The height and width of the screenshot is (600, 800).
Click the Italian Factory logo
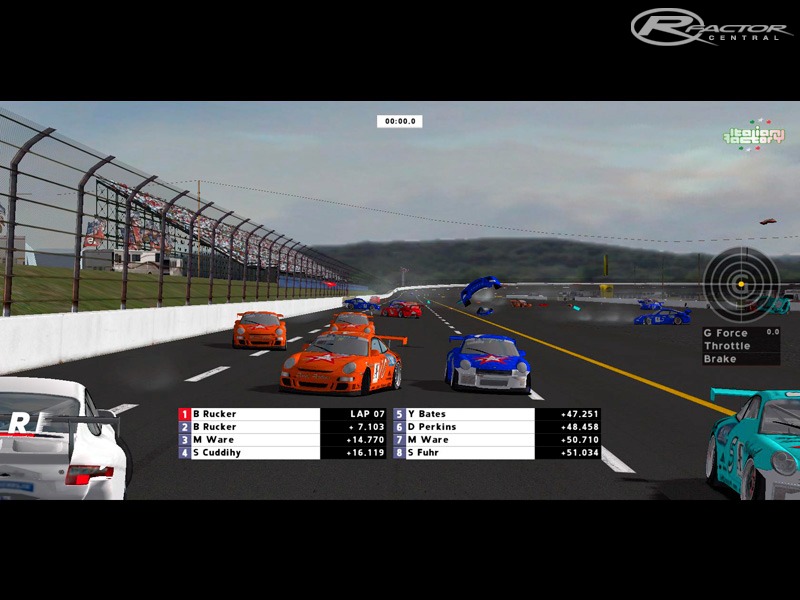click(x=754, y=137)
